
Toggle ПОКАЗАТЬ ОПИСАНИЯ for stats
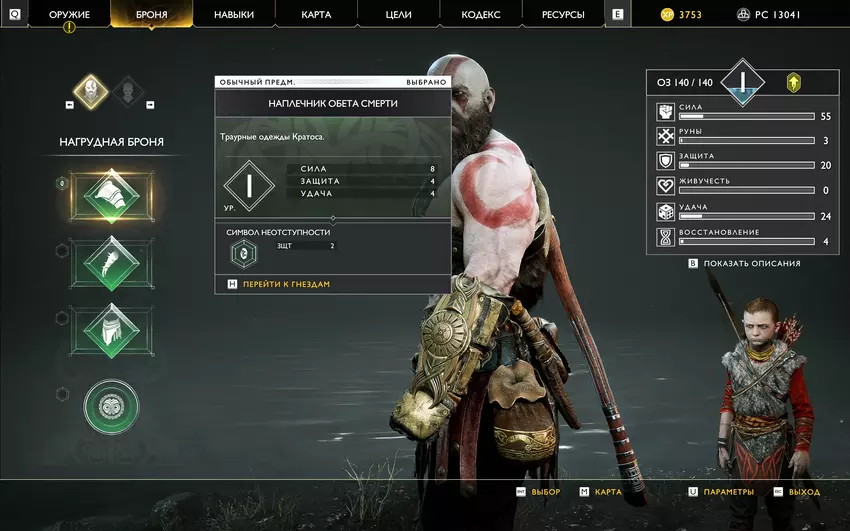pos(751,263)
